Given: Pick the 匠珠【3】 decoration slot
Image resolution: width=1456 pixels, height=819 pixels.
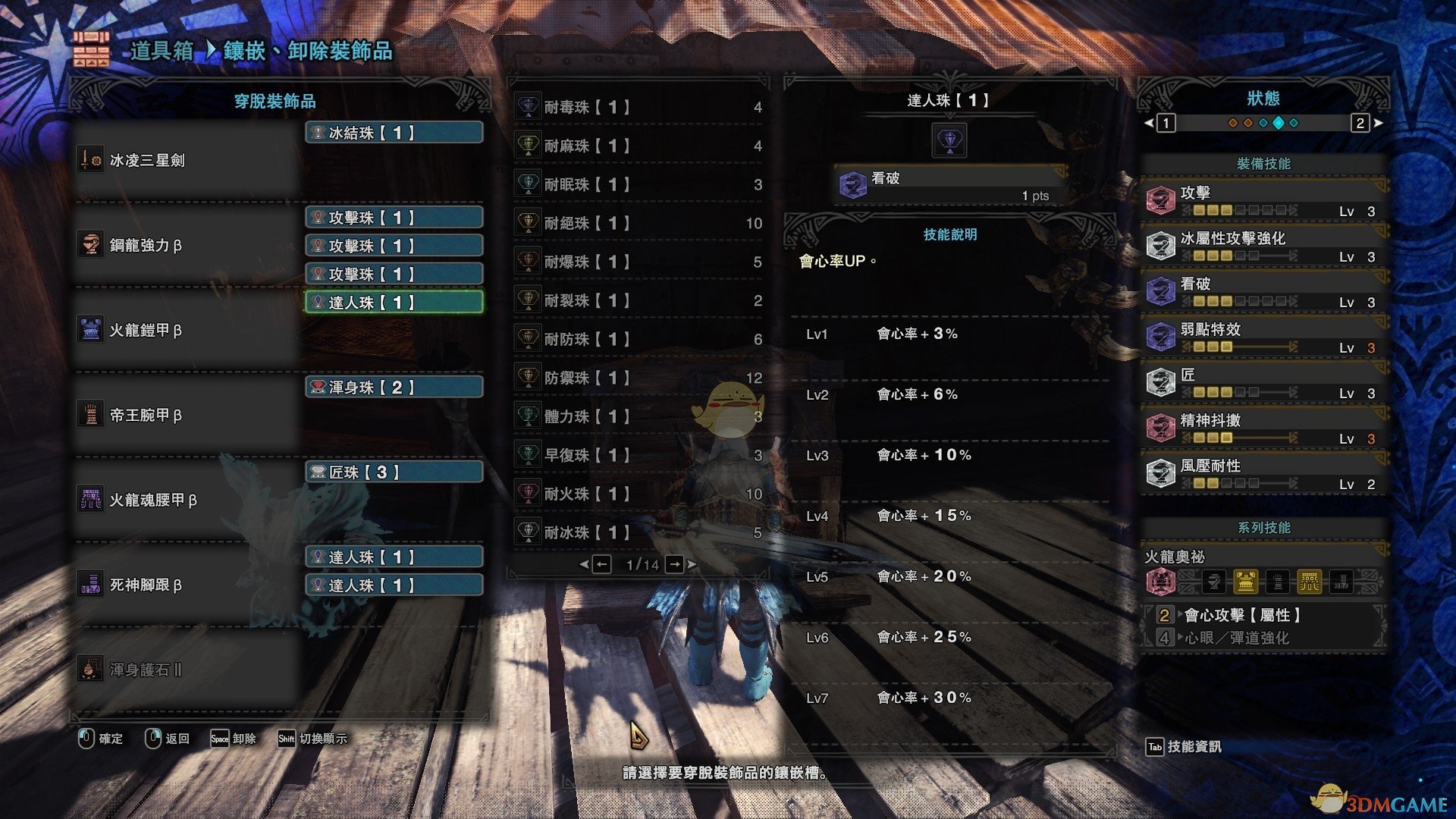Looking at the screenshot, I should click(394, 472).
